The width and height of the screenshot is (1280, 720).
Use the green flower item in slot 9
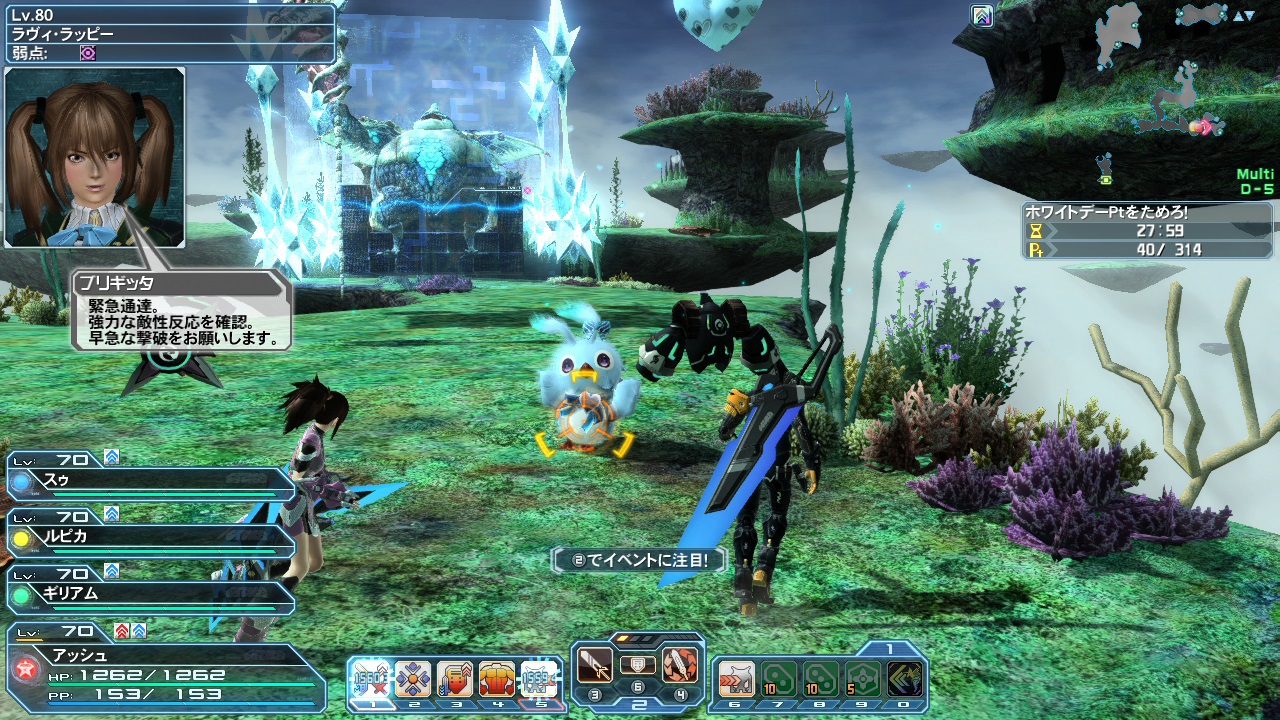pyautogui.click(x=863, y=679)
